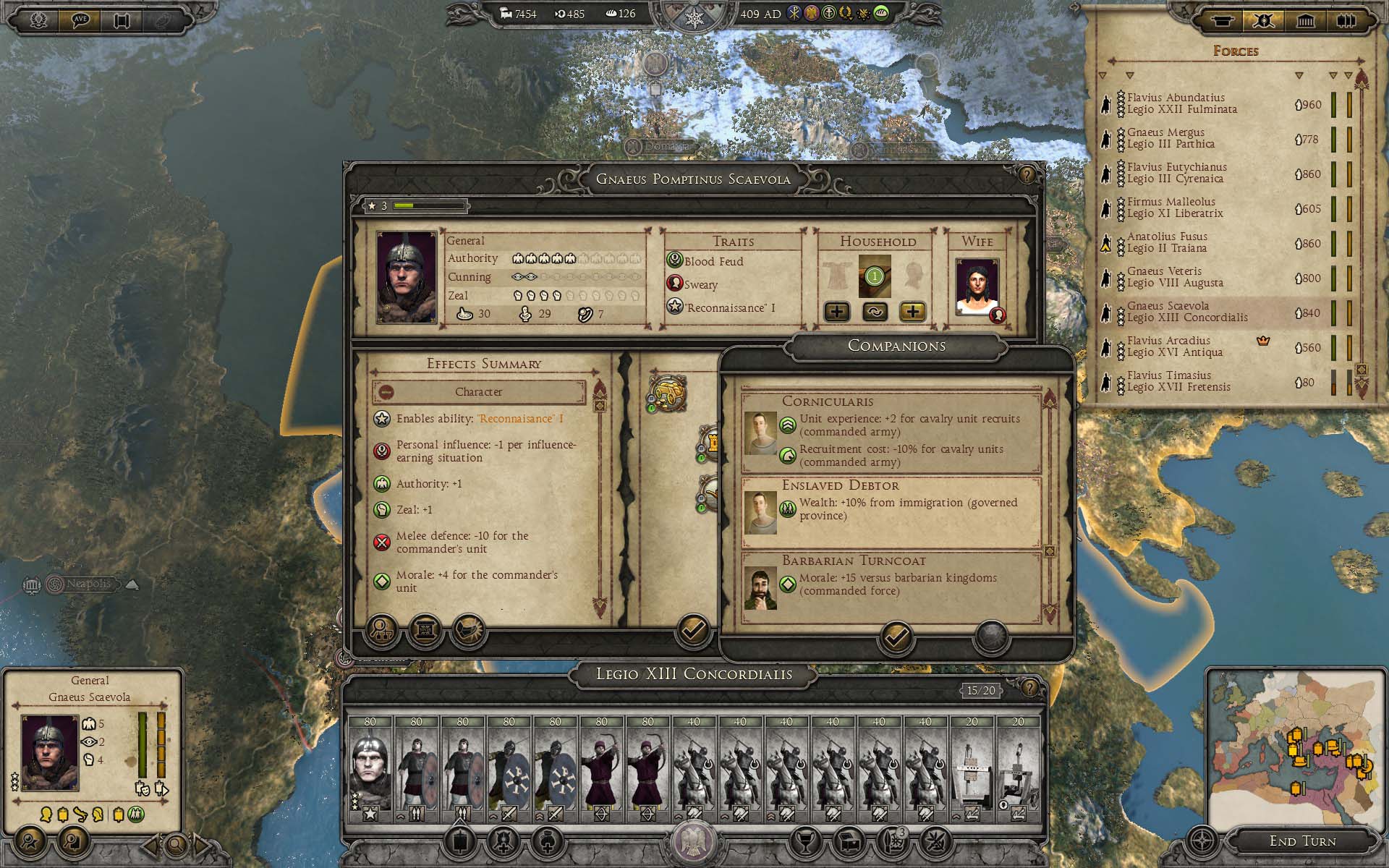The image size is (1389, 868).
Task: Open the occupied household companion slot
Action: (x=875, y=276)
